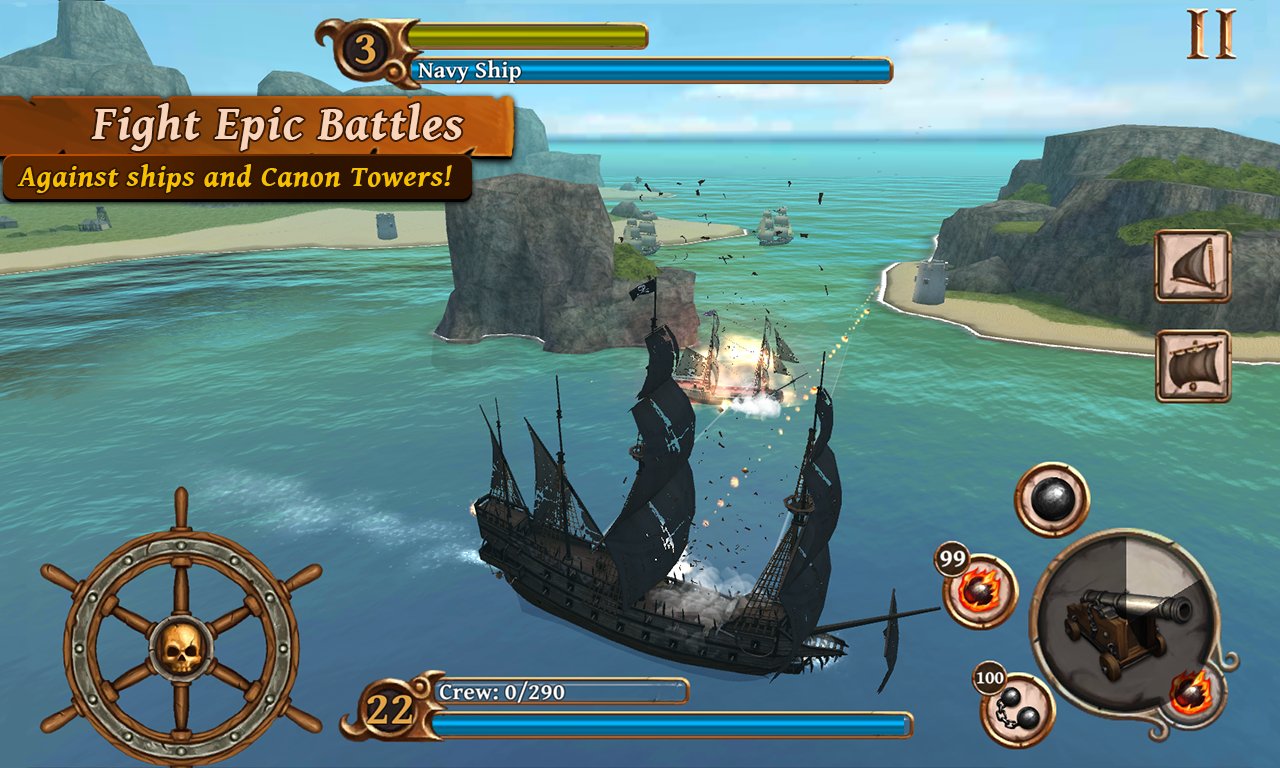Pause the game with the top-right button
The width and height of the screenshot is (1280, 768).
pyautogui.click(x=1211, y=34)
